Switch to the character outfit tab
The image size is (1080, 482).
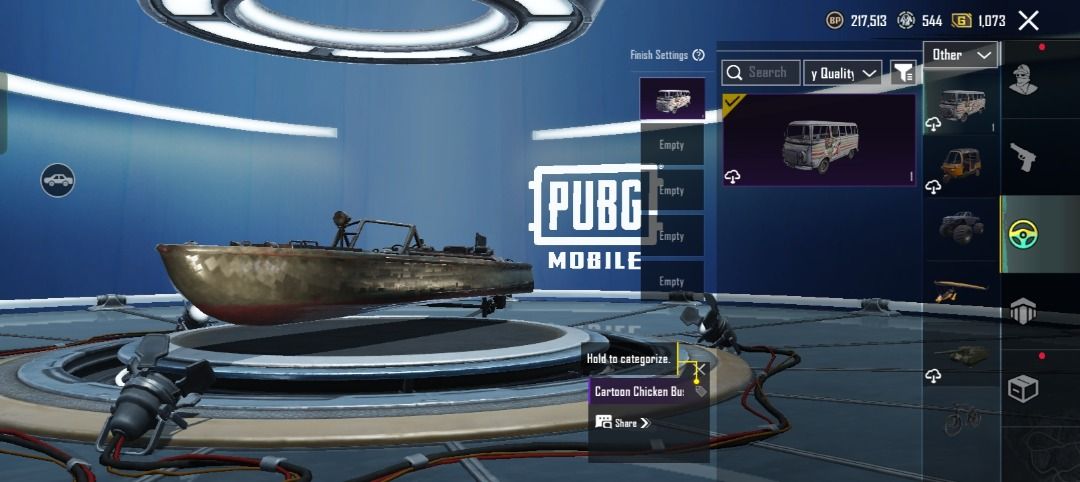point(1023,79)
